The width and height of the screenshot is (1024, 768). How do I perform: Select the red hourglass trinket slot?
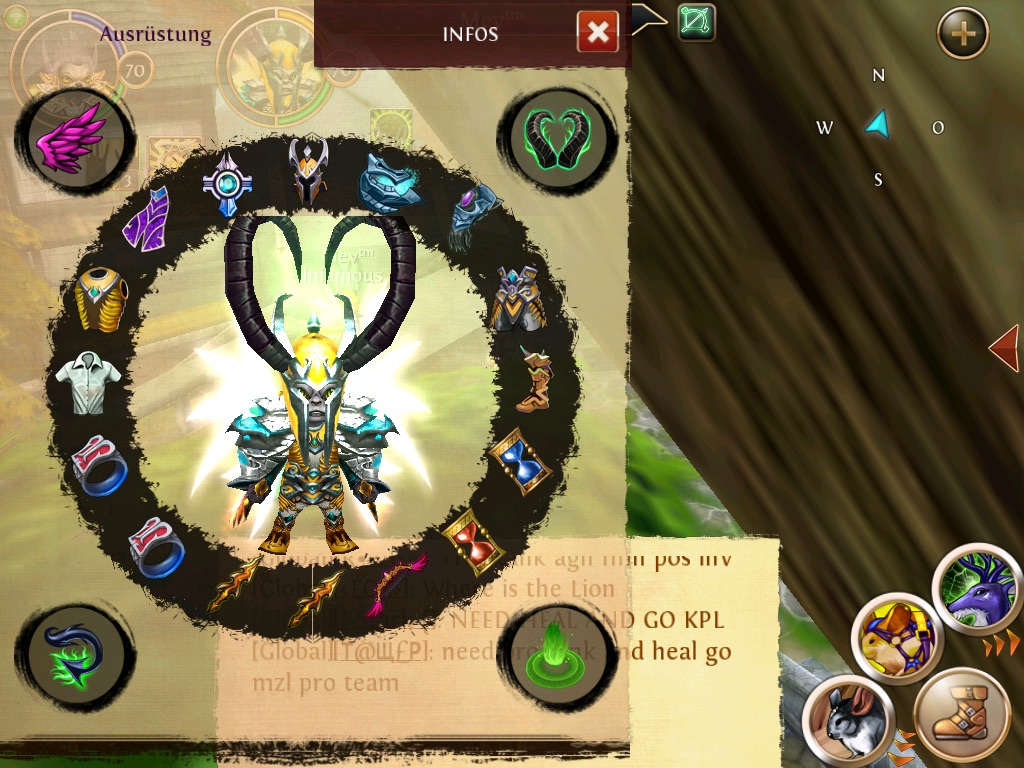[x=473, y=539]
